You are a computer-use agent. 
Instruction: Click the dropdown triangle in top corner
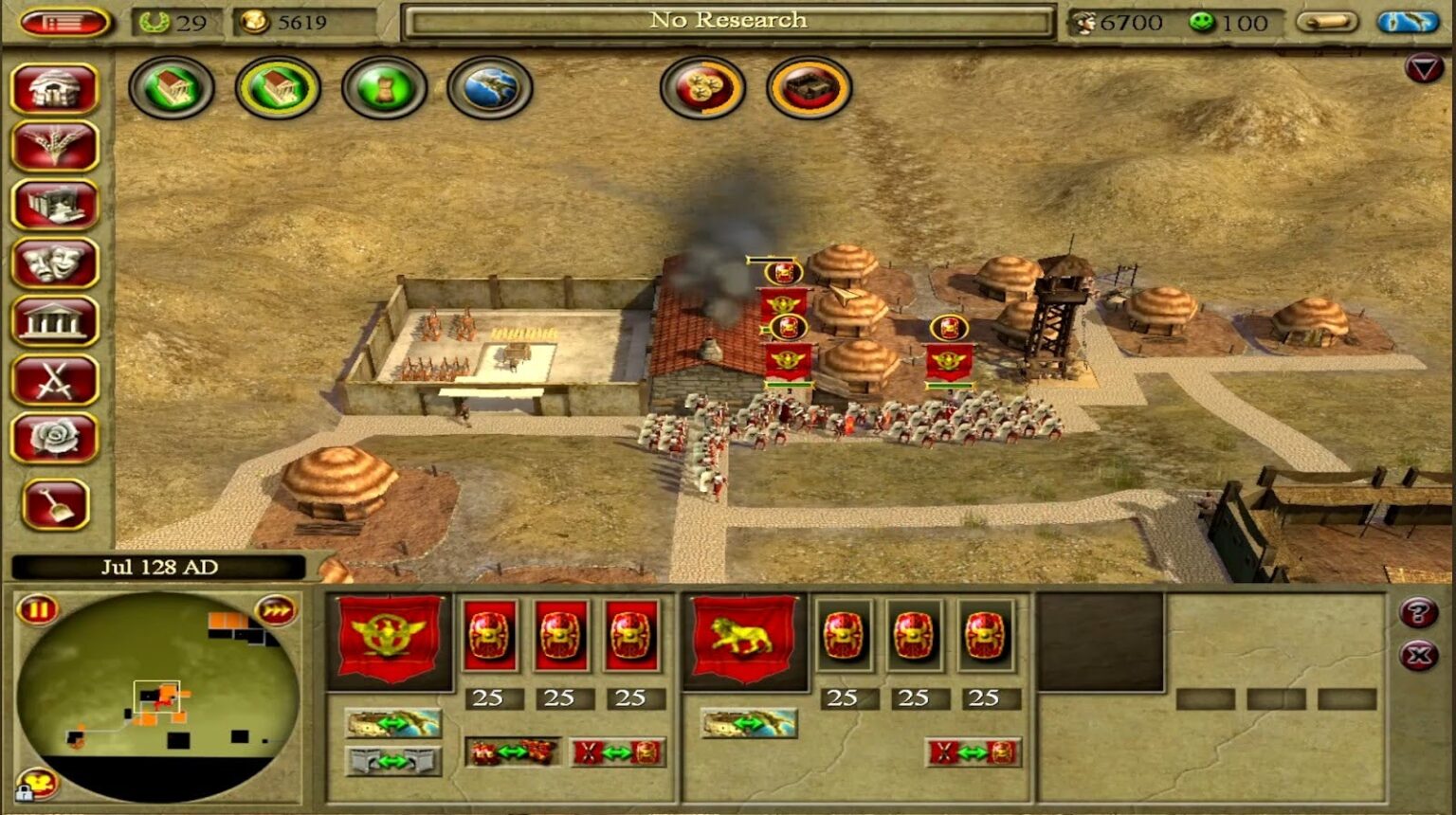(1424, 68)
